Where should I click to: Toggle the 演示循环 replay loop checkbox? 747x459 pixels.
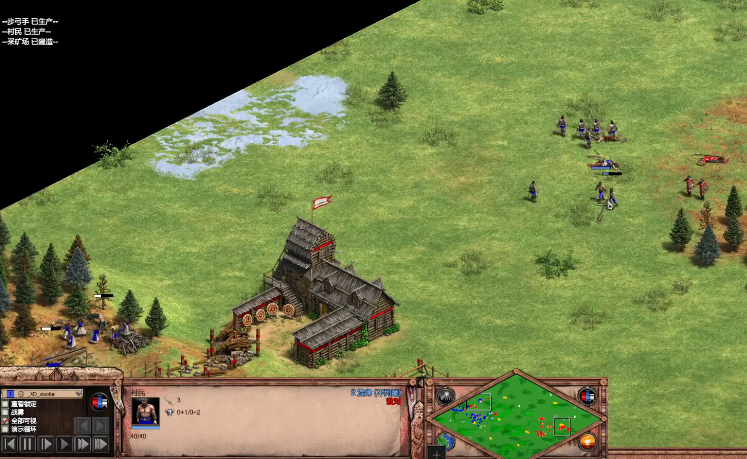tap(5, 428)
